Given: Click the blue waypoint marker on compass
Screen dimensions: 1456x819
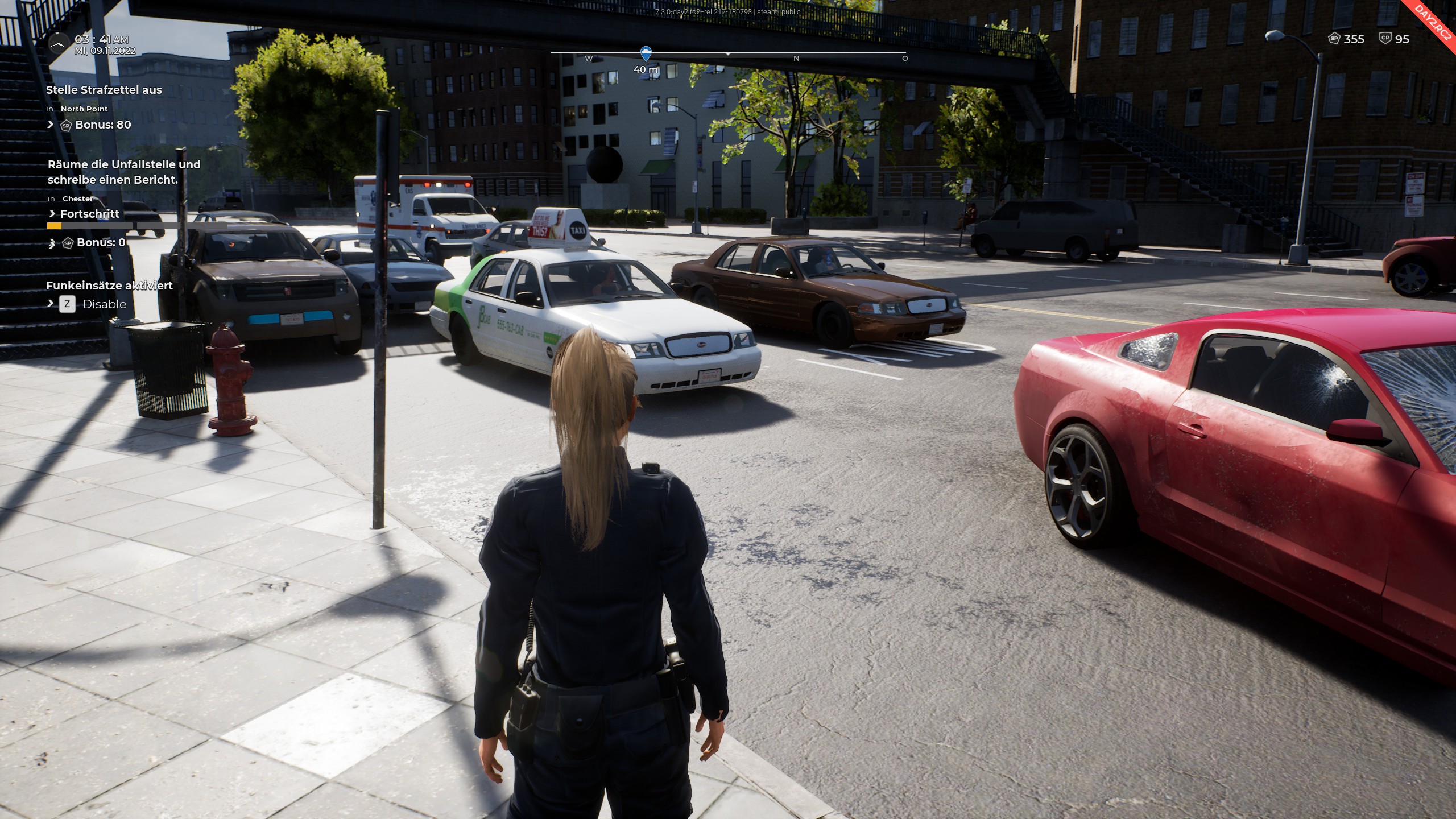Looking at the screenshot, I should 646,54.
